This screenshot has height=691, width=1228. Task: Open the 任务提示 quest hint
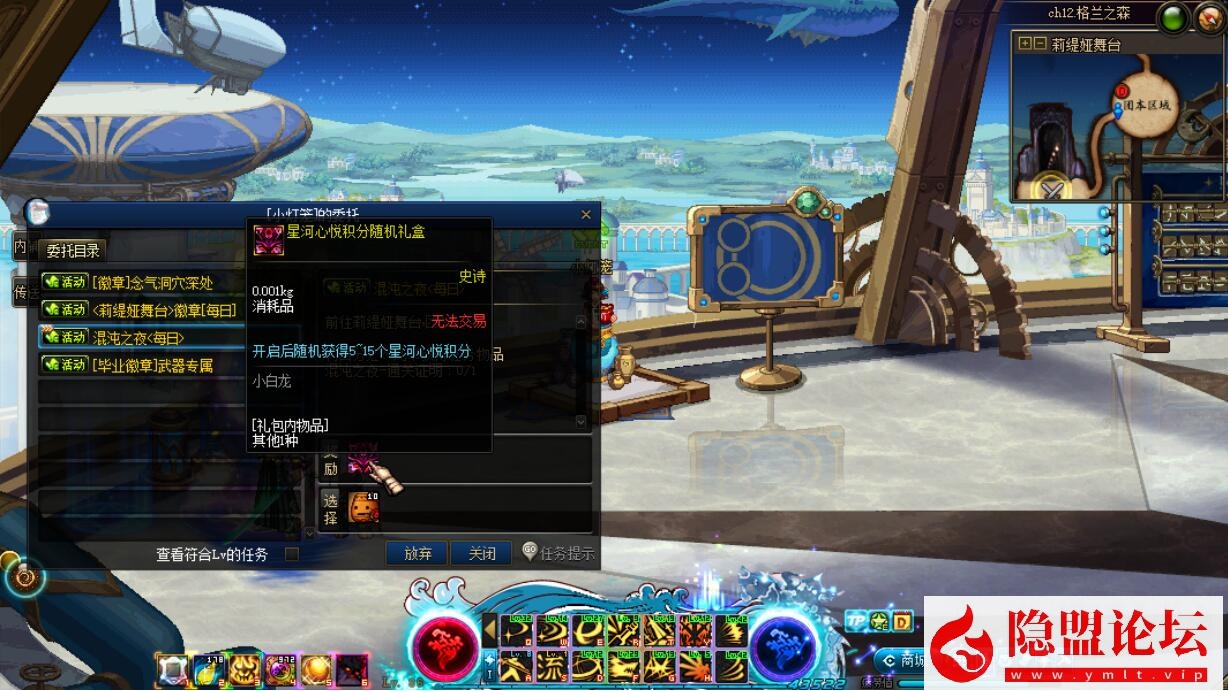pyautogui.click(x=559, y=553)
